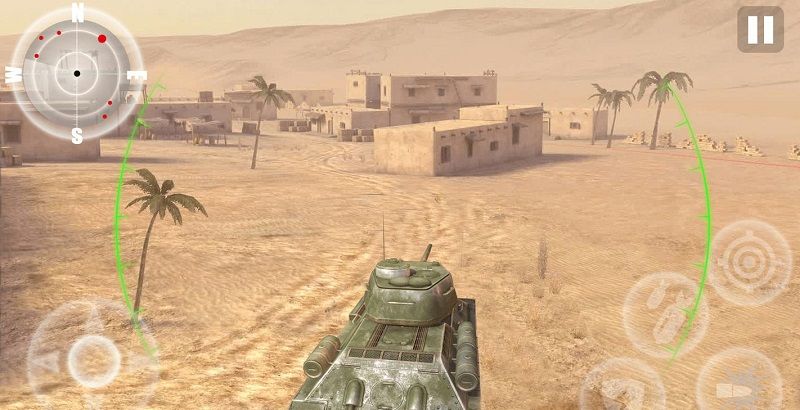Activate the crosshair aim button
The image size is (800, 410).
pyautogui.click(x=749, y=262)
